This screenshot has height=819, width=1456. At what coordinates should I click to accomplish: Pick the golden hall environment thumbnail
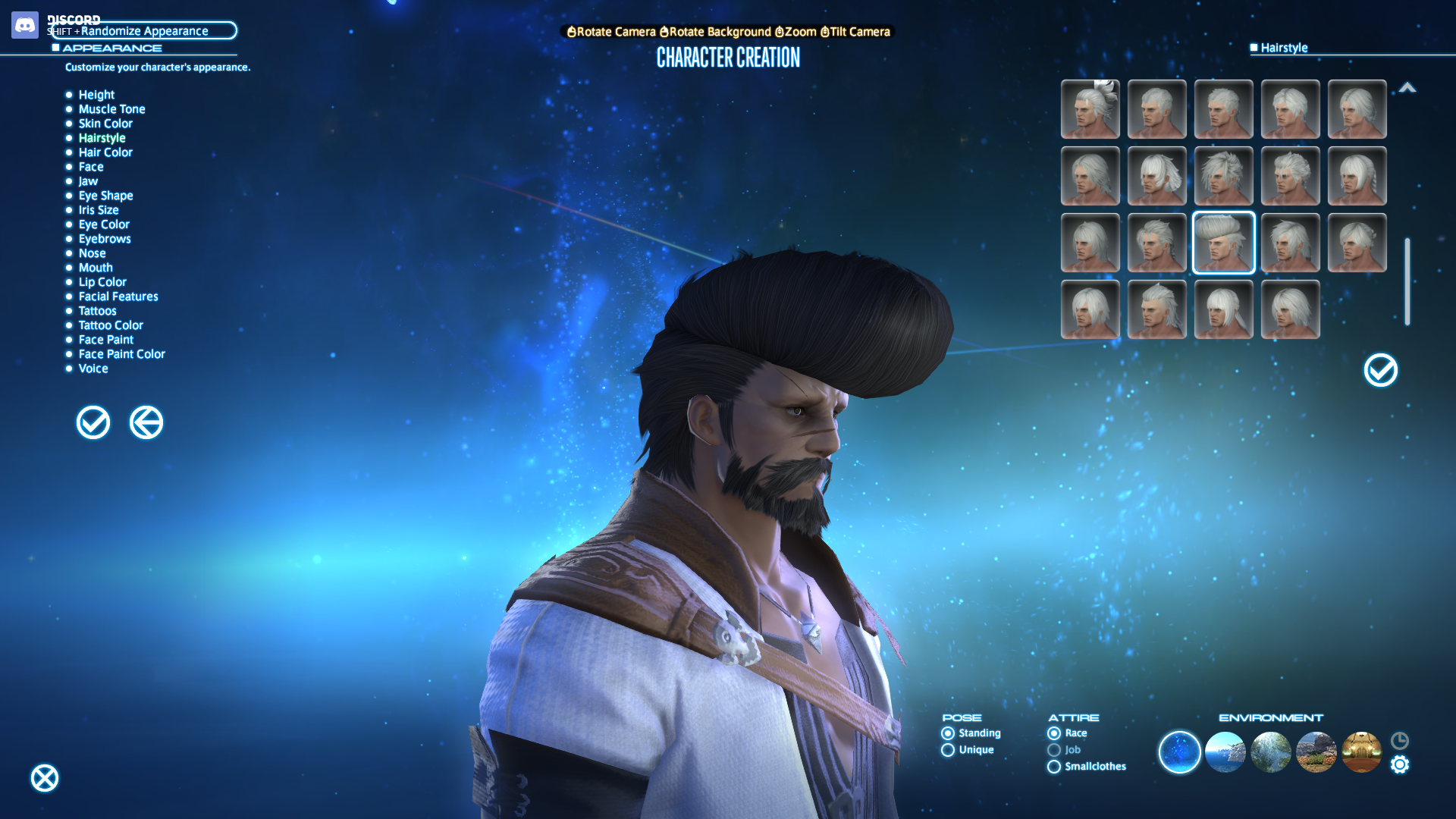click(x=1361, y=752)
